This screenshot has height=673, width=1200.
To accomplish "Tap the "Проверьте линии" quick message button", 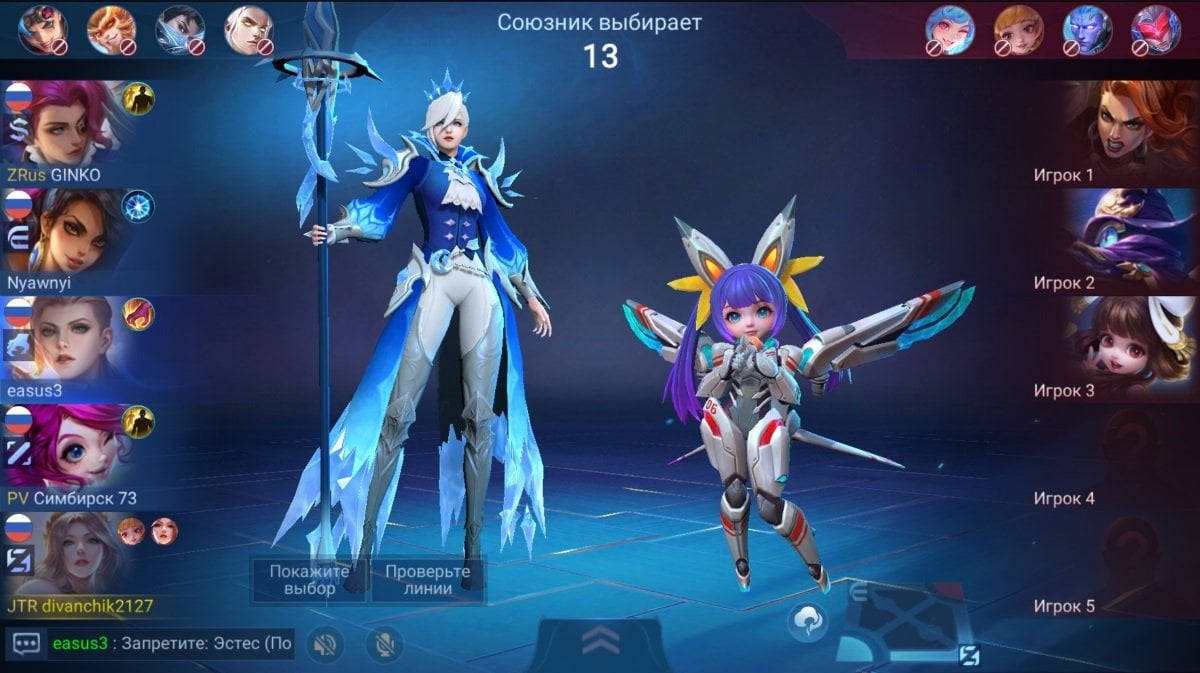I will point(428,580).
